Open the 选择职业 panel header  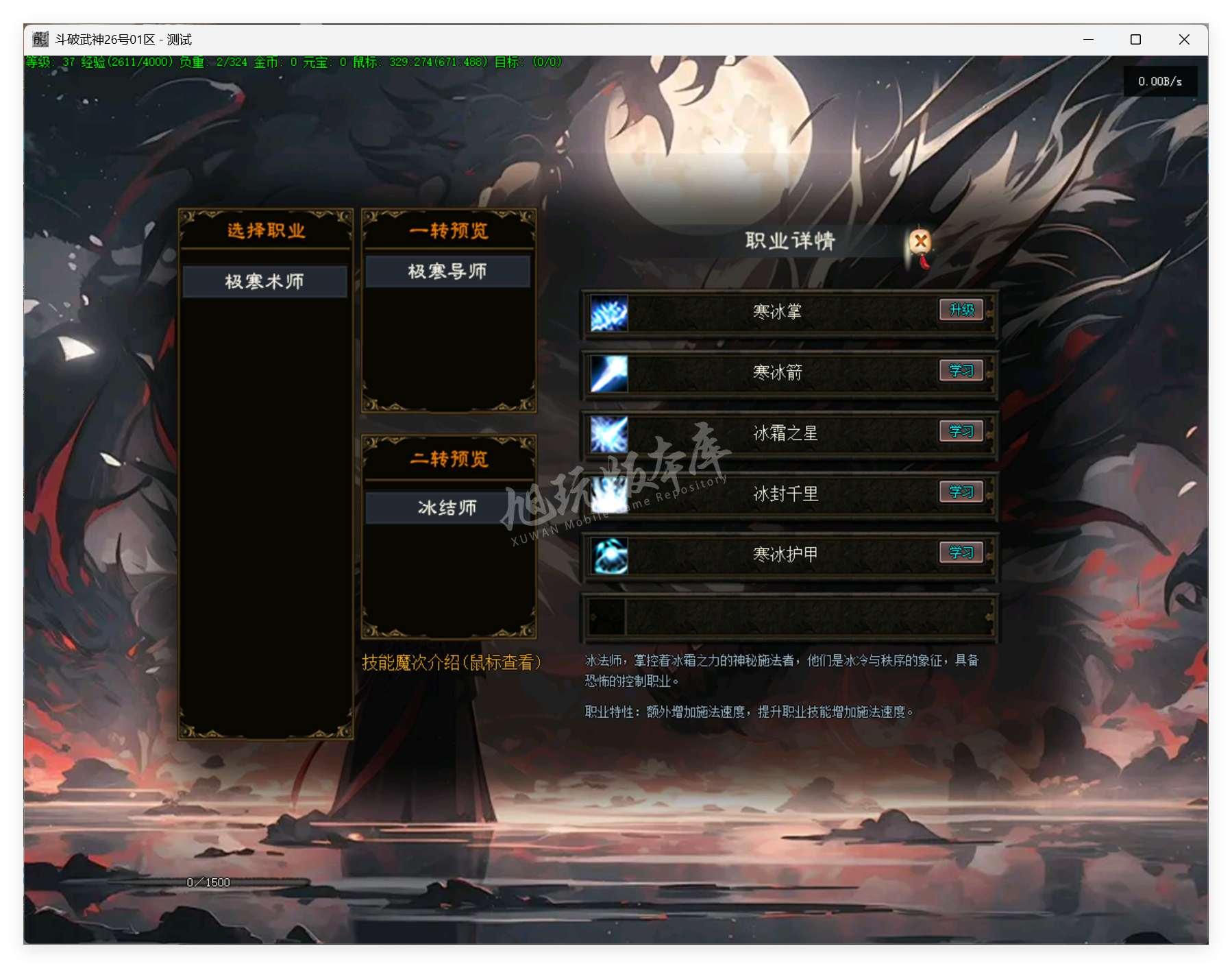click(x=264, y=231)
